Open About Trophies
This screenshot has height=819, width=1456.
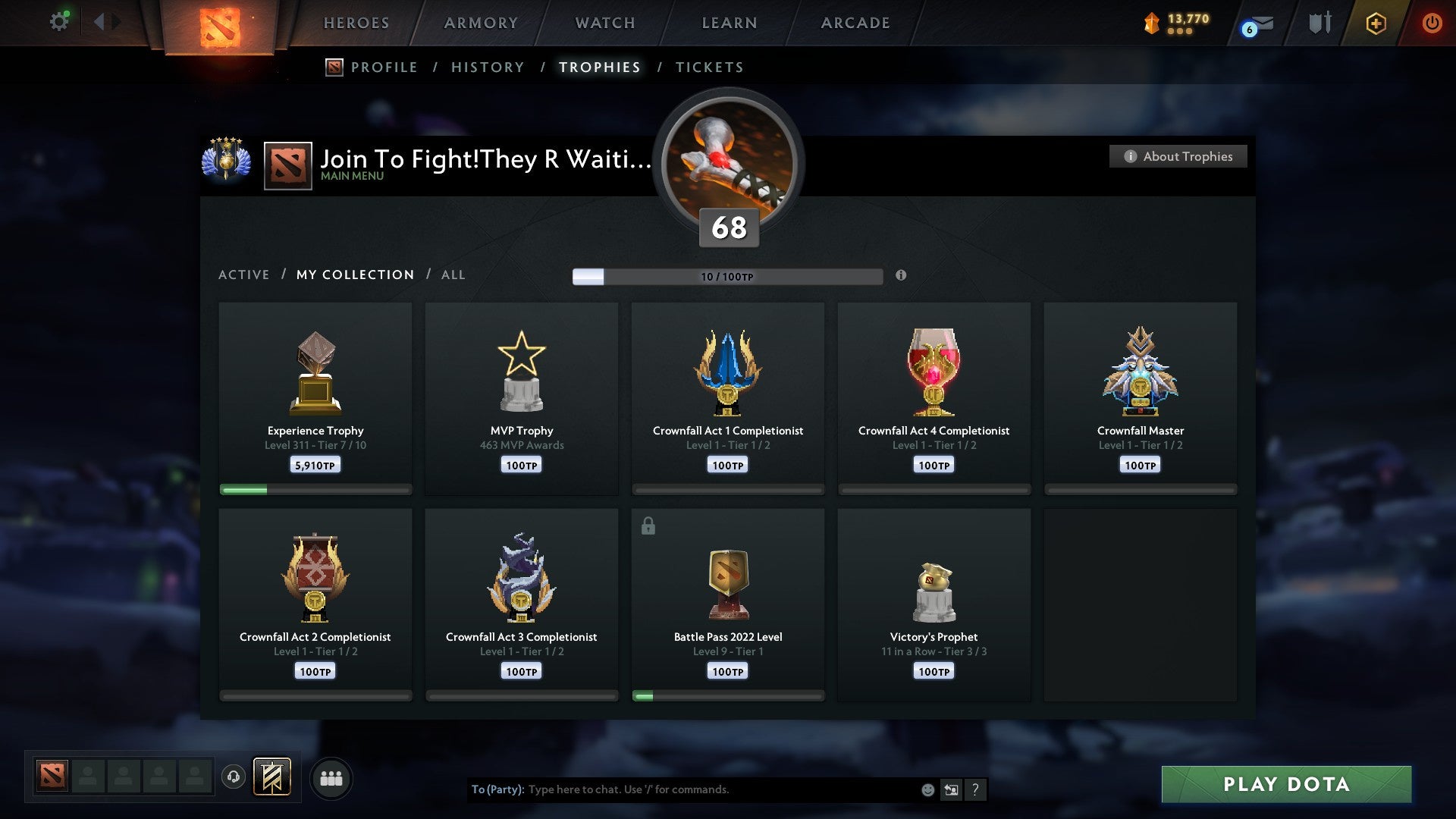(1178, 156)
